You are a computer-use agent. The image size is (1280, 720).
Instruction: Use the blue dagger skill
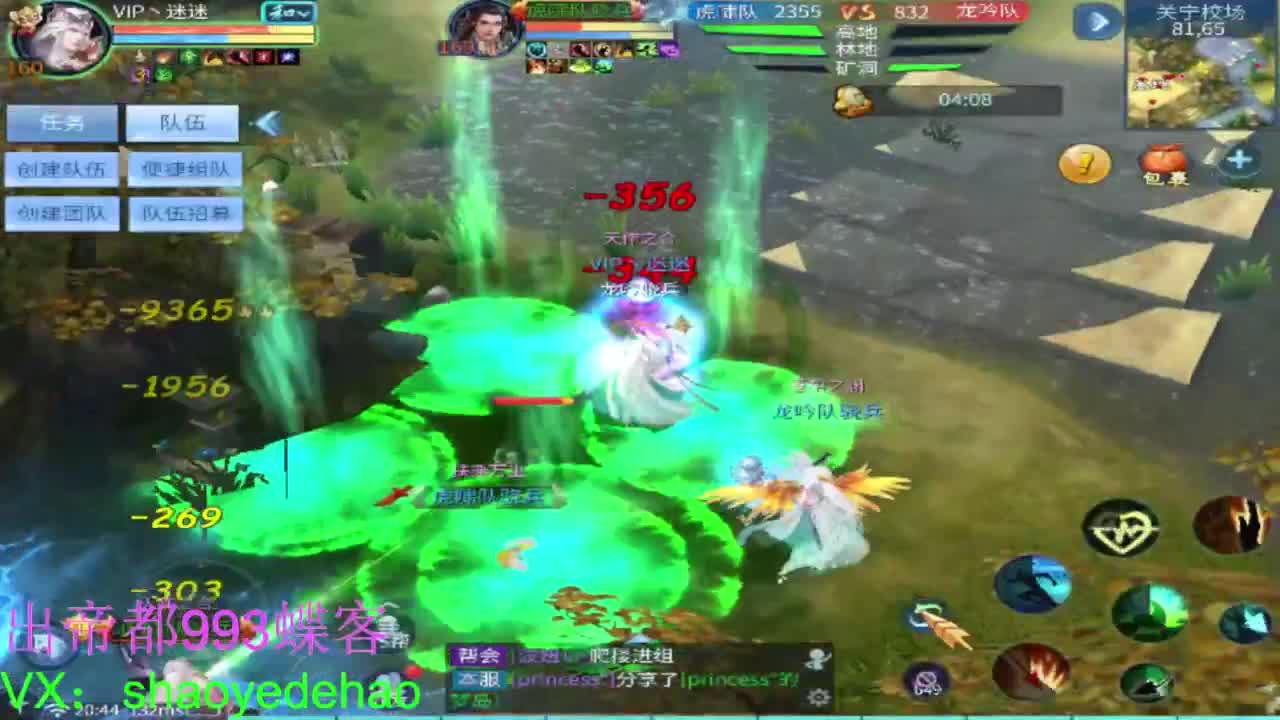pyautogui.click(x=1034, y=584)
